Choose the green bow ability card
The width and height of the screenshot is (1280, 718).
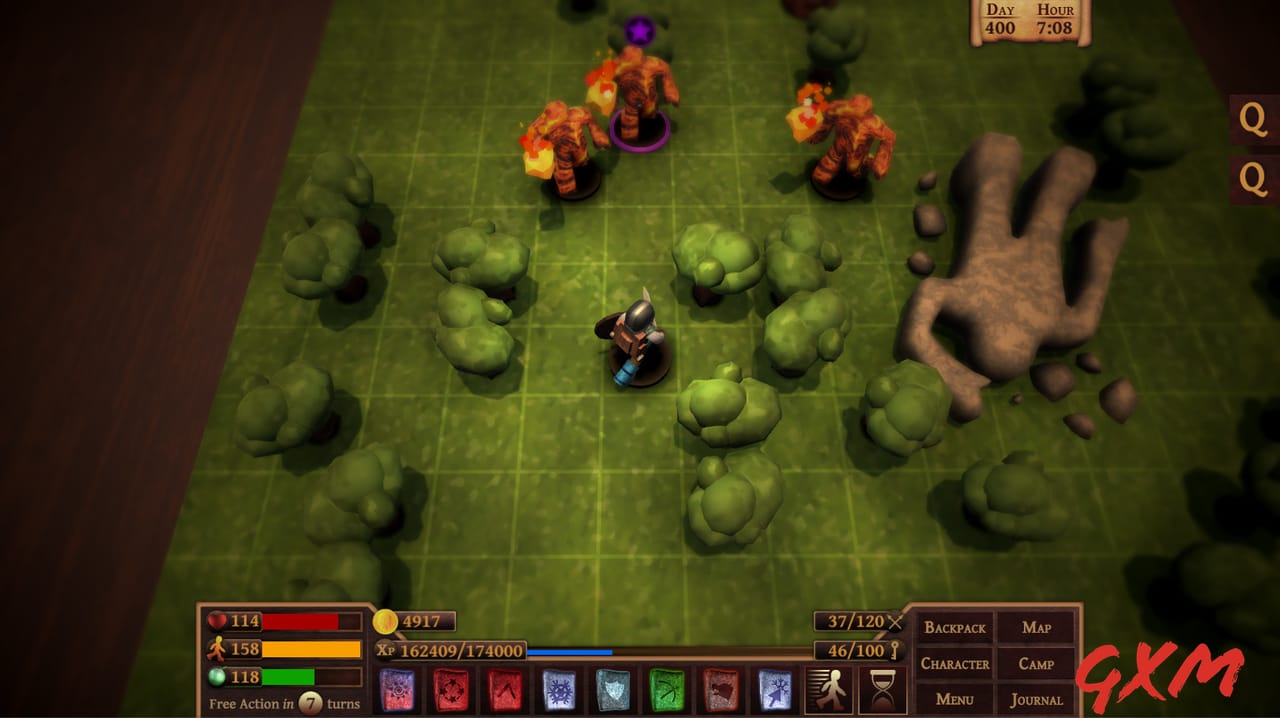667,690
